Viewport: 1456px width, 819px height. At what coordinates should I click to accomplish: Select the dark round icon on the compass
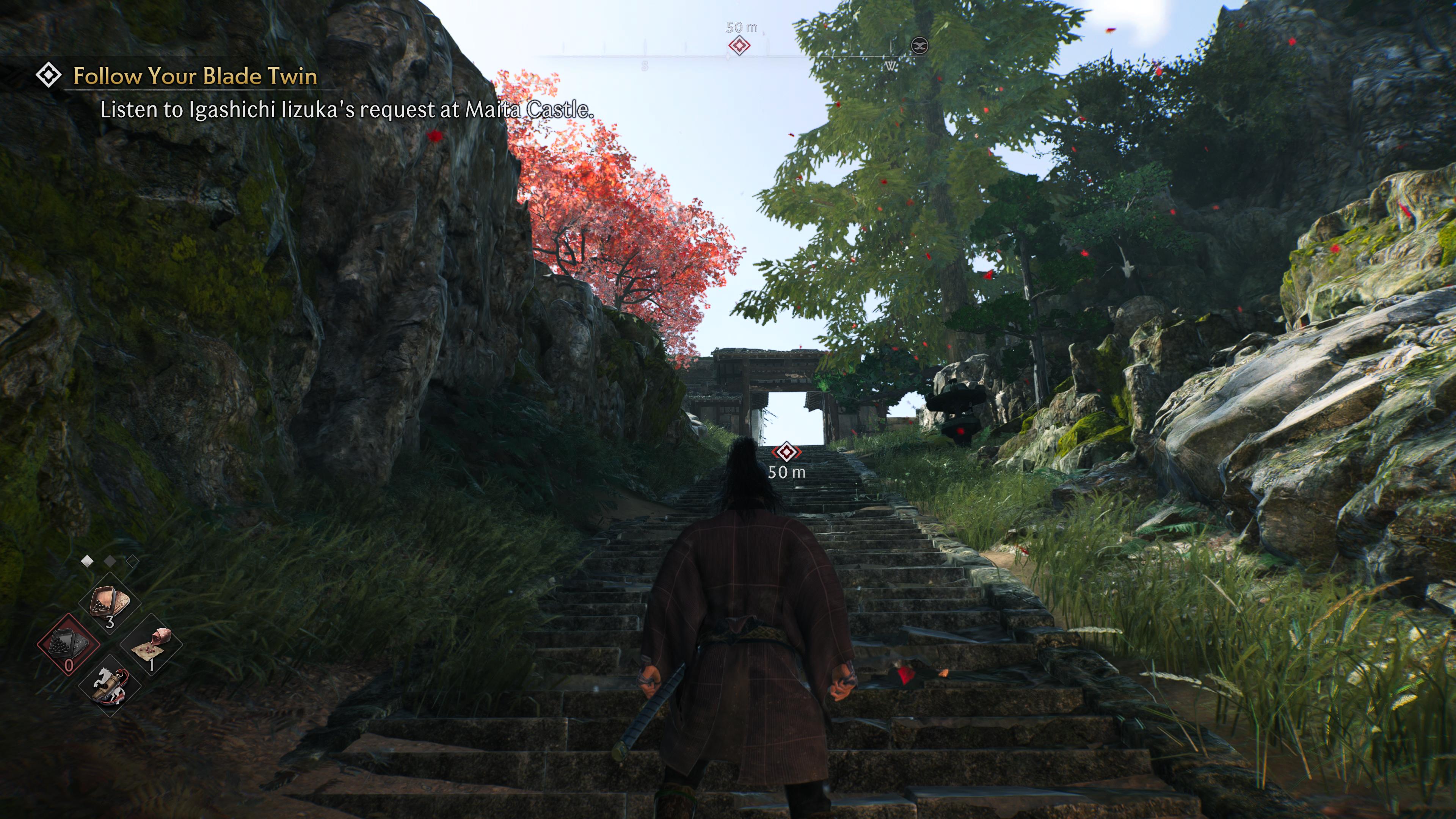919,45
